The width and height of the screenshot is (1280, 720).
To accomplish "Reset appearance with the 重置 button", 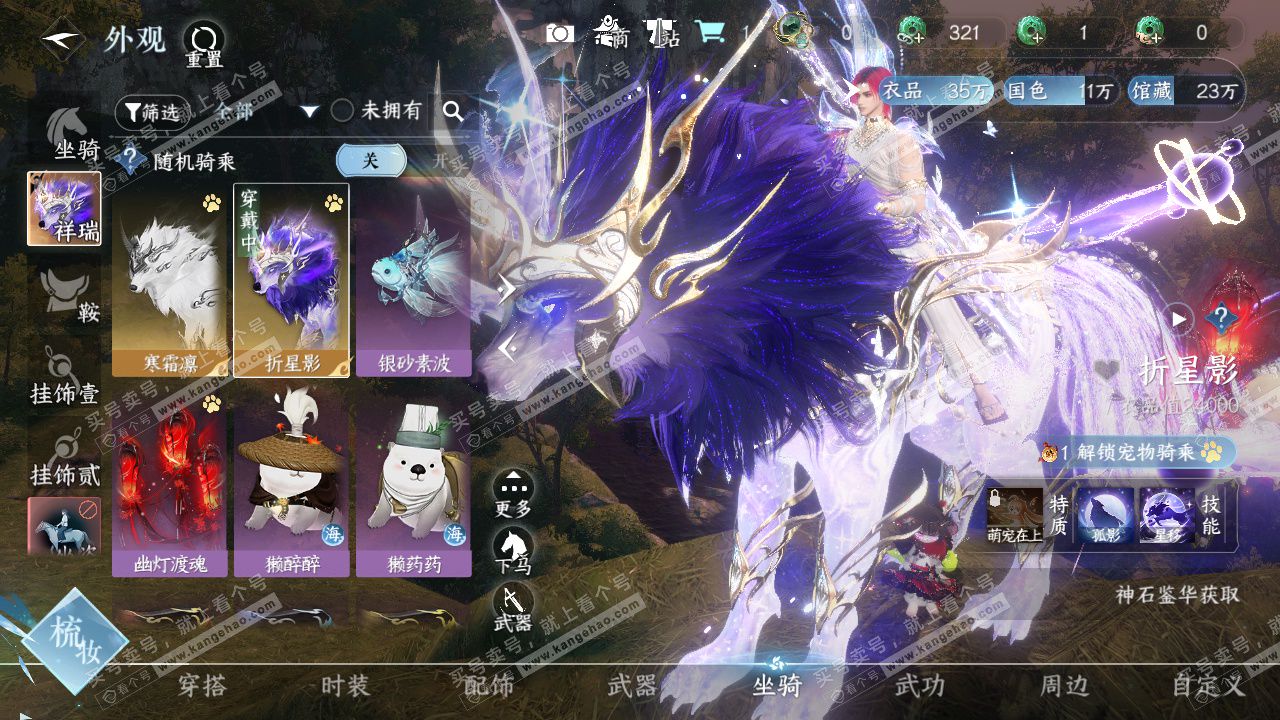I will tap(204, 43).
